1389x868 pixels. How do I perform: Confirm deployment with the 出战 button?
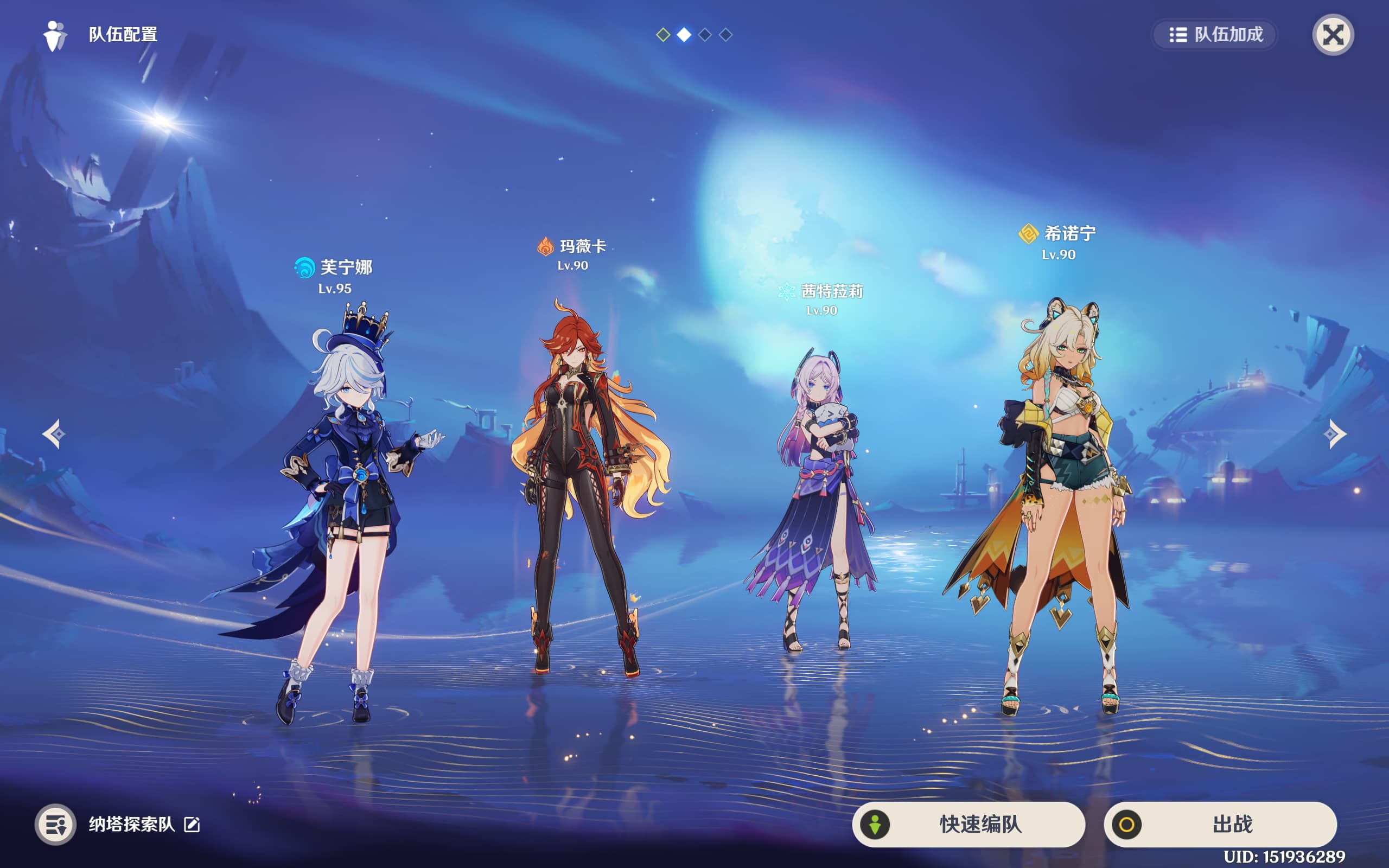point(1220,825)
